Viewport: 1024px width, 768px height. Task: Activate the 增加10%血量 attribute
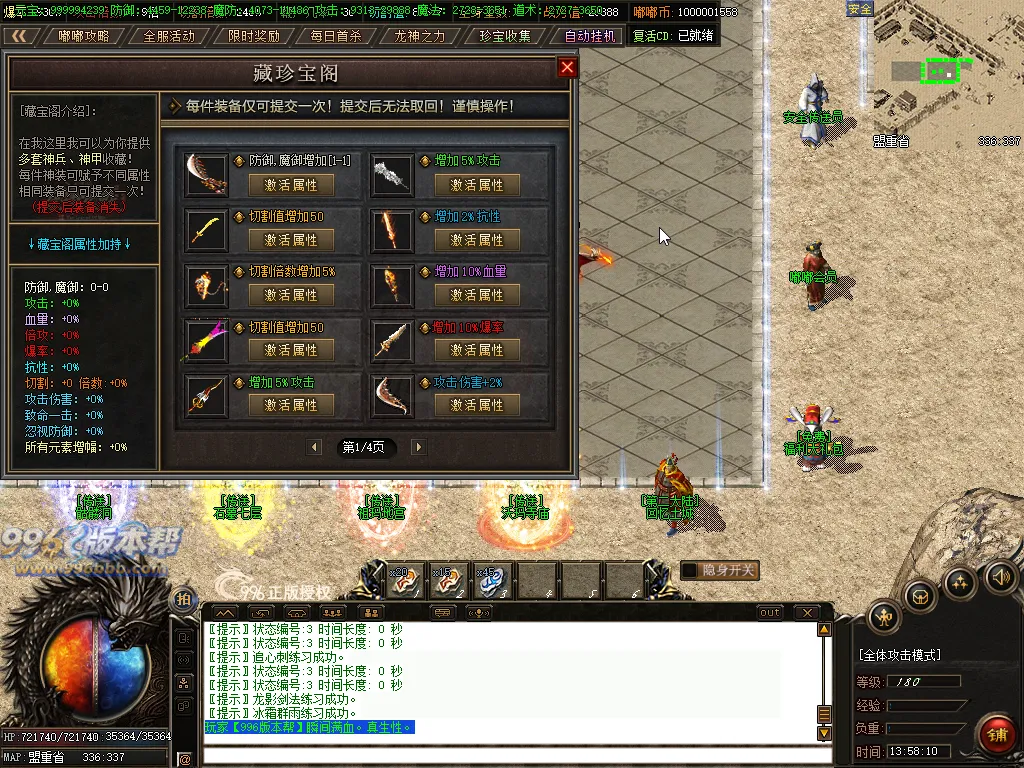pyautogui.click(x=477, y=295)
